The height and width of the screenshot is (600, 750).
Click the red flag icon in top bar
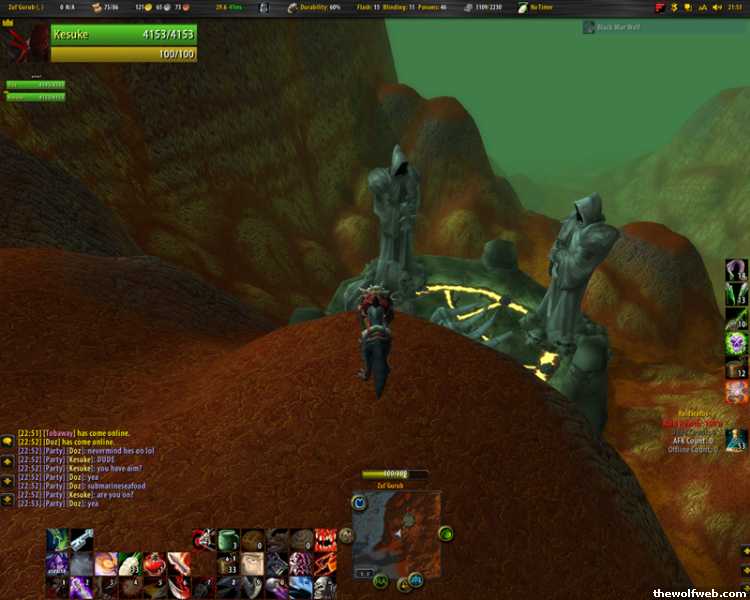(x=660, y=7)
